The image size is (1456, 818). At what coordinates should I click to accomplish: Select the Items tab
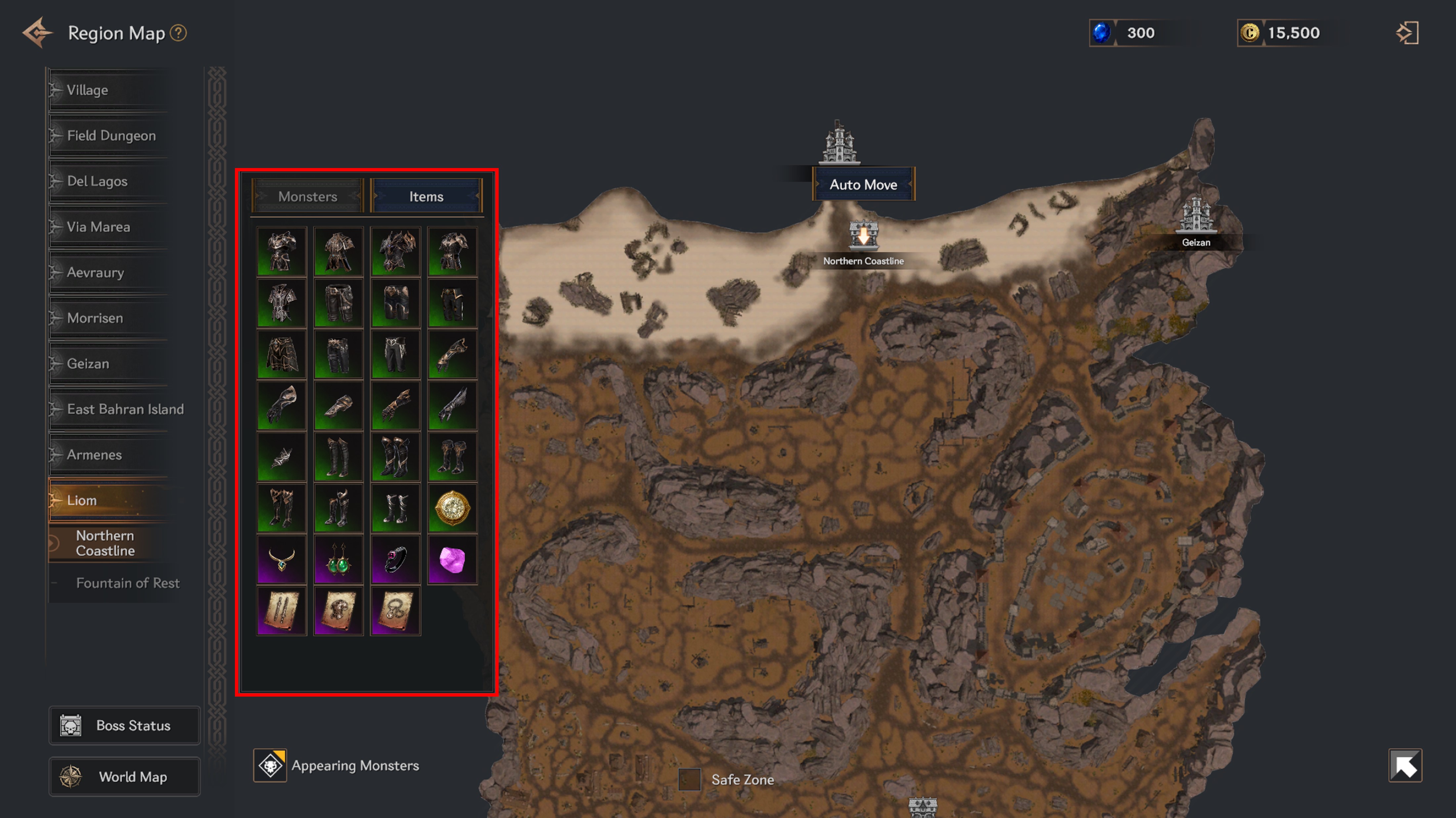tap(426, 196)
